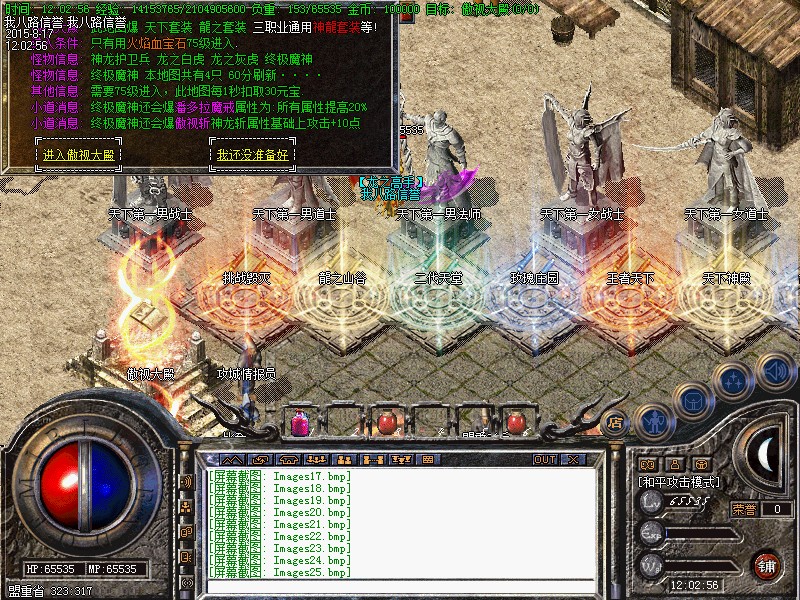The image size is (800, 600).
Task: Open the shop with the round 店 button
Action: pyautogui.click(x=615, y=422)
